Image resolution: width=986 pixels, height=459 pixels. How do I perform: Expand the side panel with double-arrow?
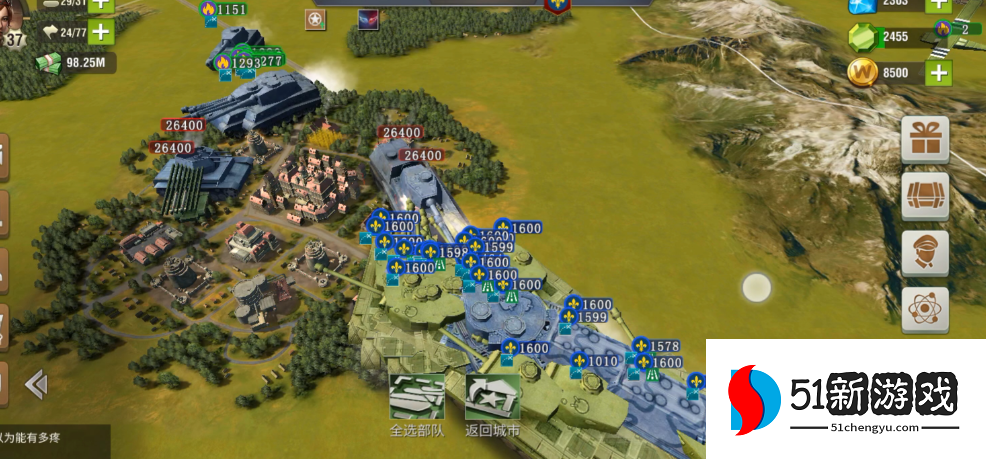[36, 383]
